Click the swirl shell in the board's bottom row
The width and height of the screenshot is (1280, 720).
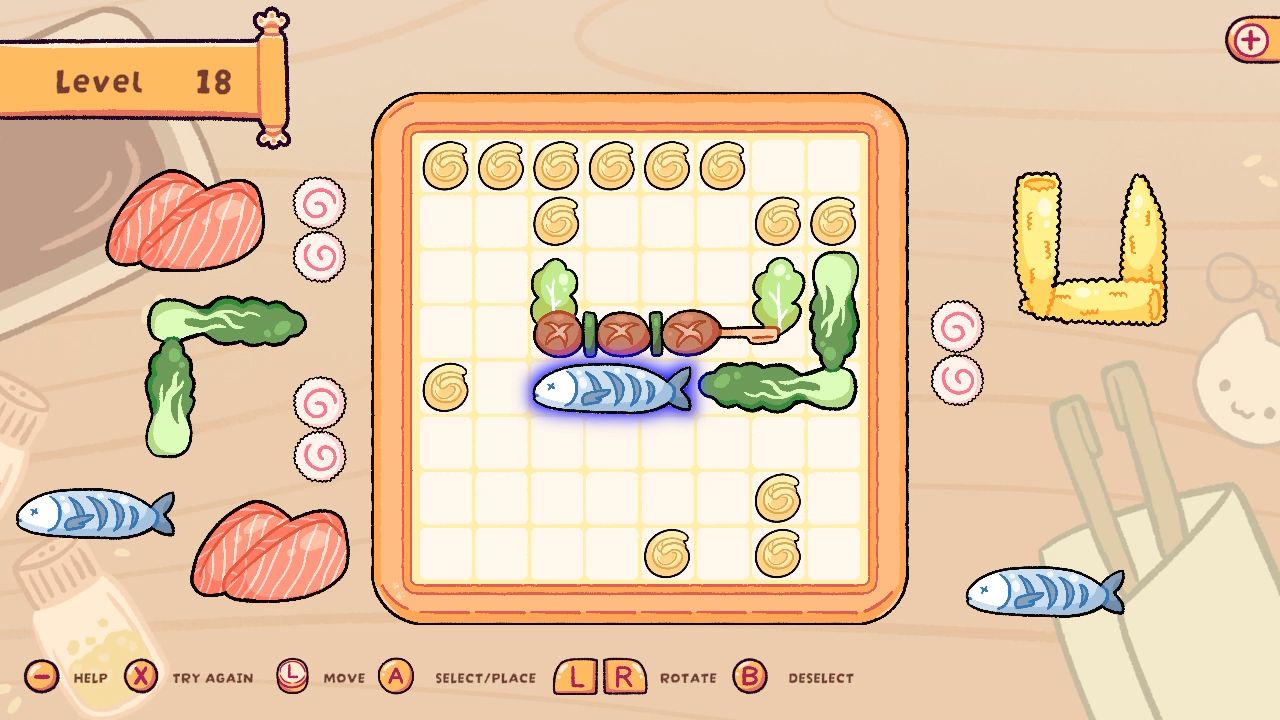668,553
